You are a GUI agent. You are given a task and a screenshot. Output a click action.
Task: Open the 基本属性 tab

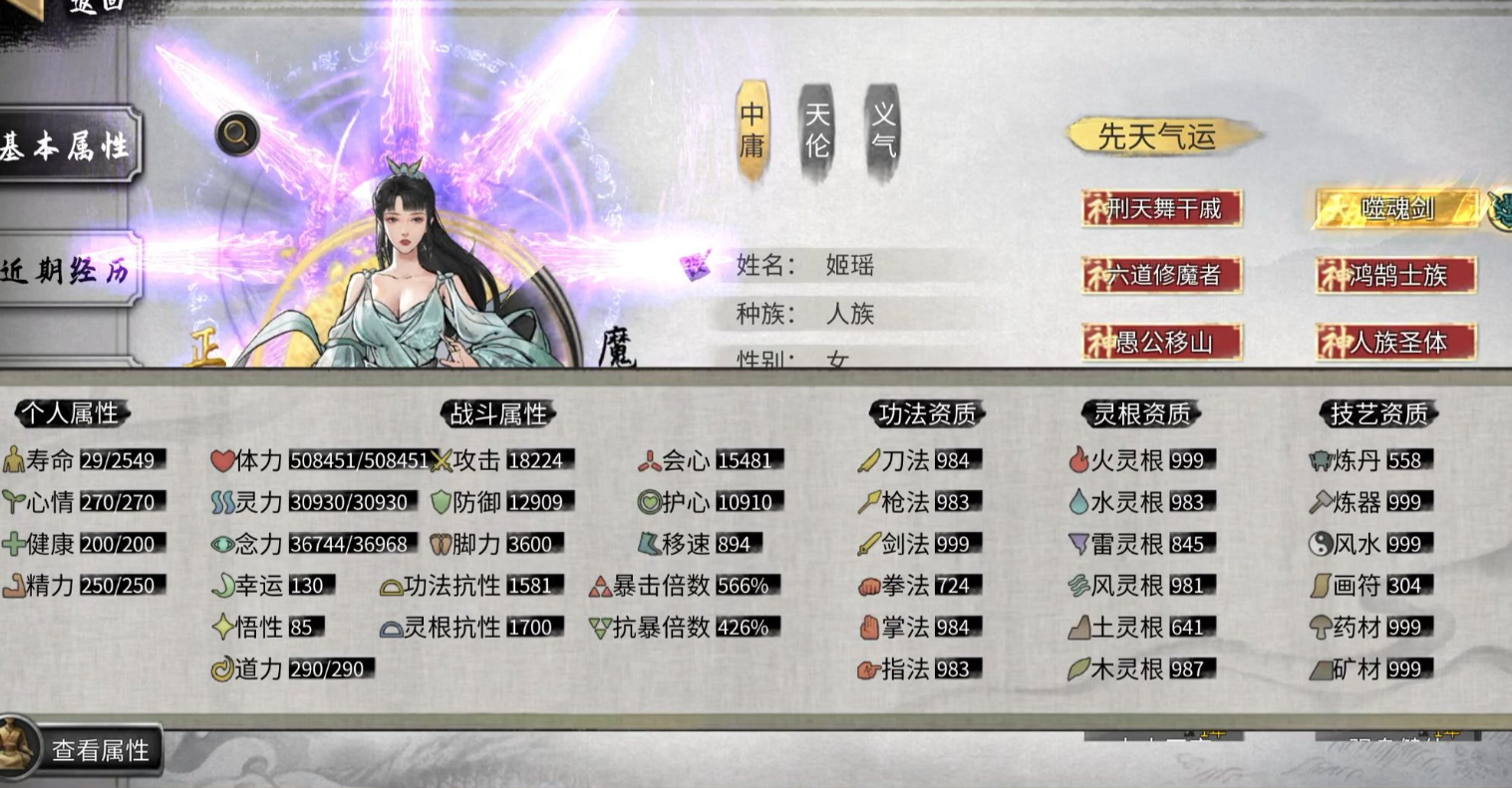pos(68,145)
